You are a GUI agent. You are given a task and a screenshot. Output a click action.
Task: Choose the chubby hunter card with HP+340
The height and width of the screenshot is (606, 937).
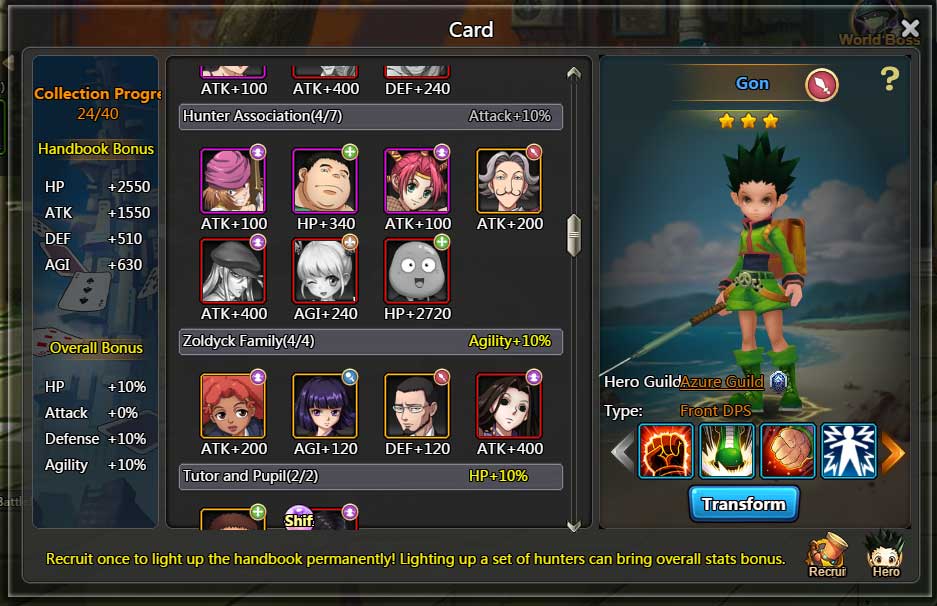click(324, 181)
